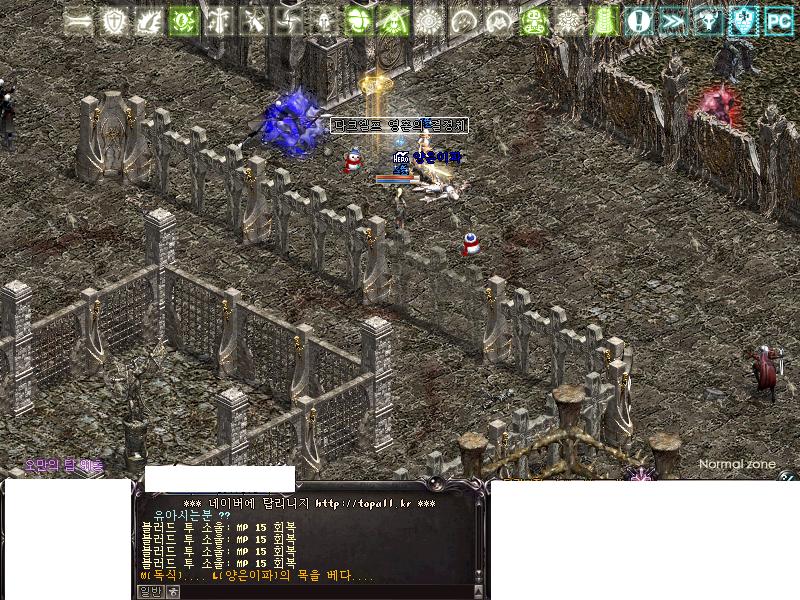Screen dimensions: 800x600
Task: Click the small button beside the 일반 tab
Action: point(172,591)
